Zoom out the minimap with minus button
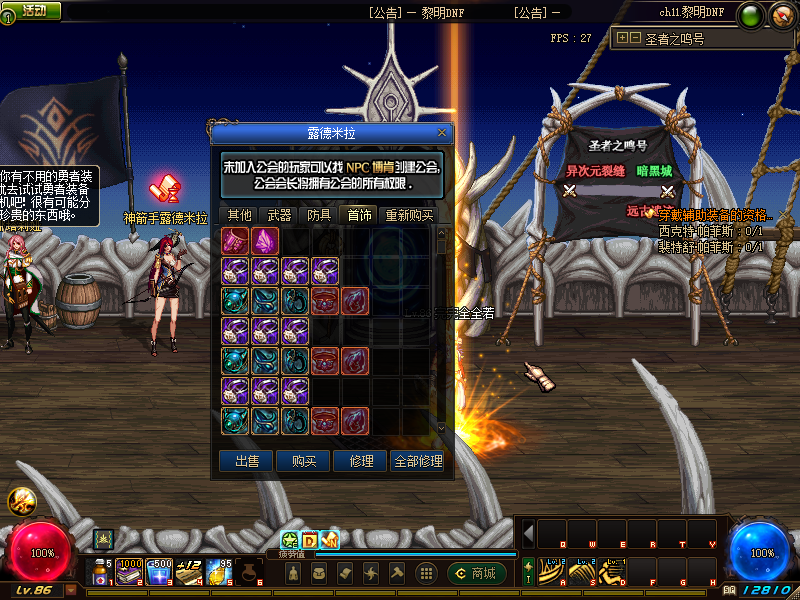Viewport: 800px width, 600px height. coord(635,38)
